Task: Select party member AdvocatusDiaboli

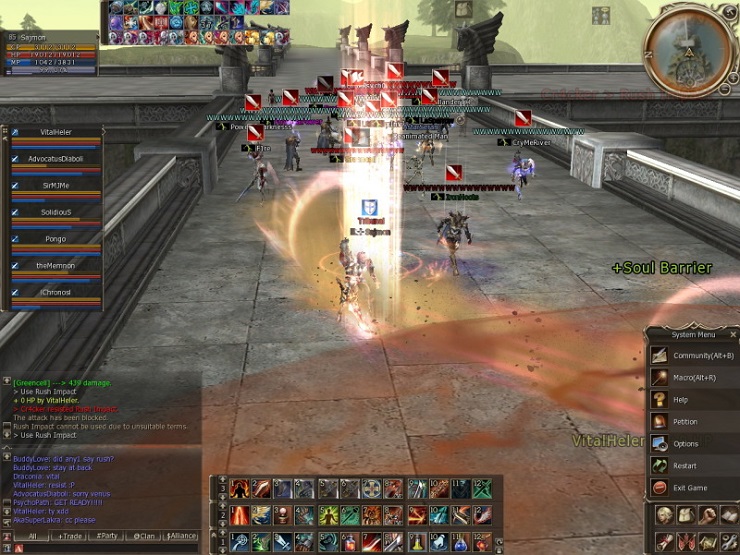Action: click(x=57, y=158)
